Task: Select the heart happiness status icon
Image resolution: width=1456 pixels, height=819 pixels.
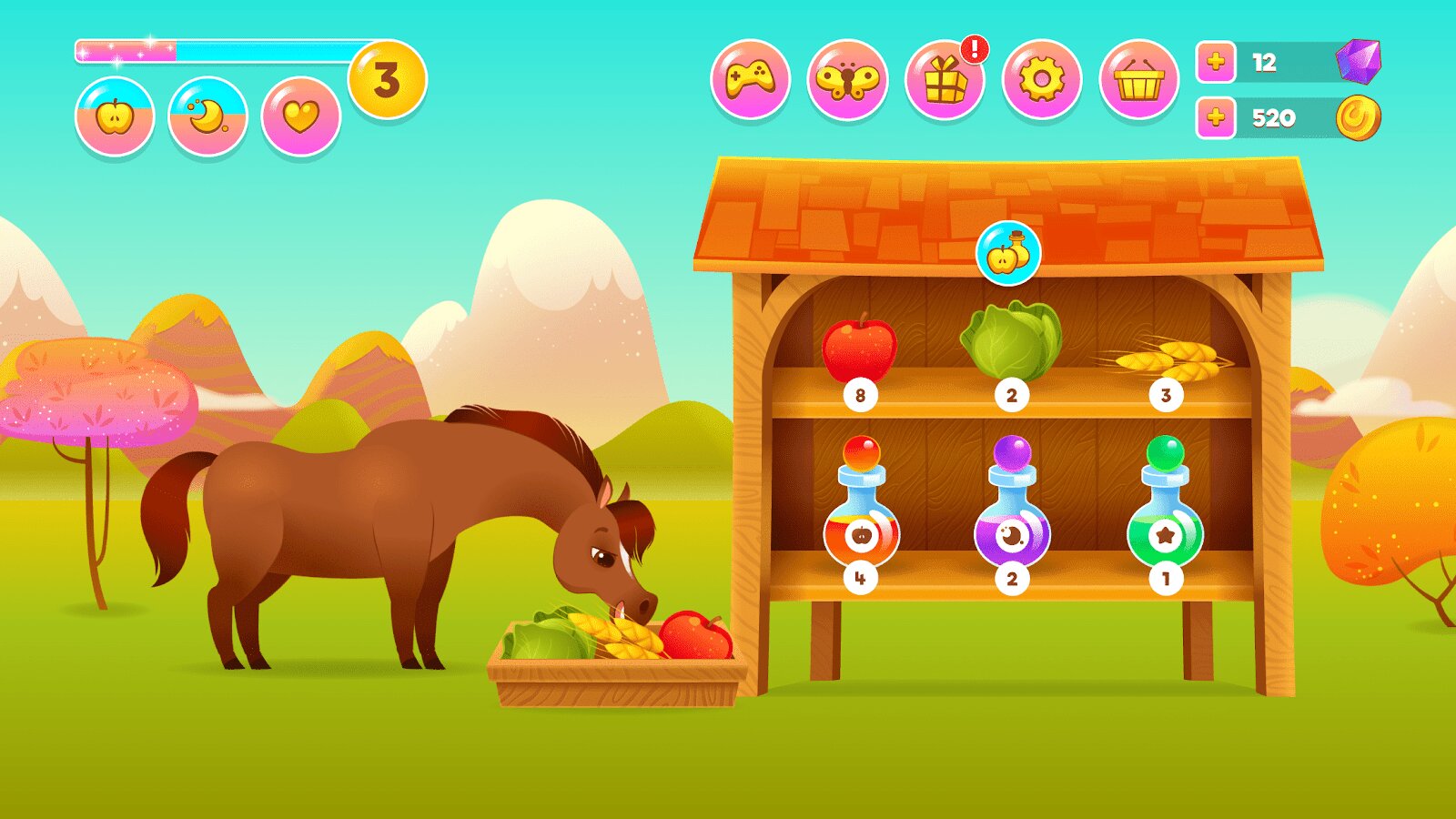Action: (x=301, y=116)
